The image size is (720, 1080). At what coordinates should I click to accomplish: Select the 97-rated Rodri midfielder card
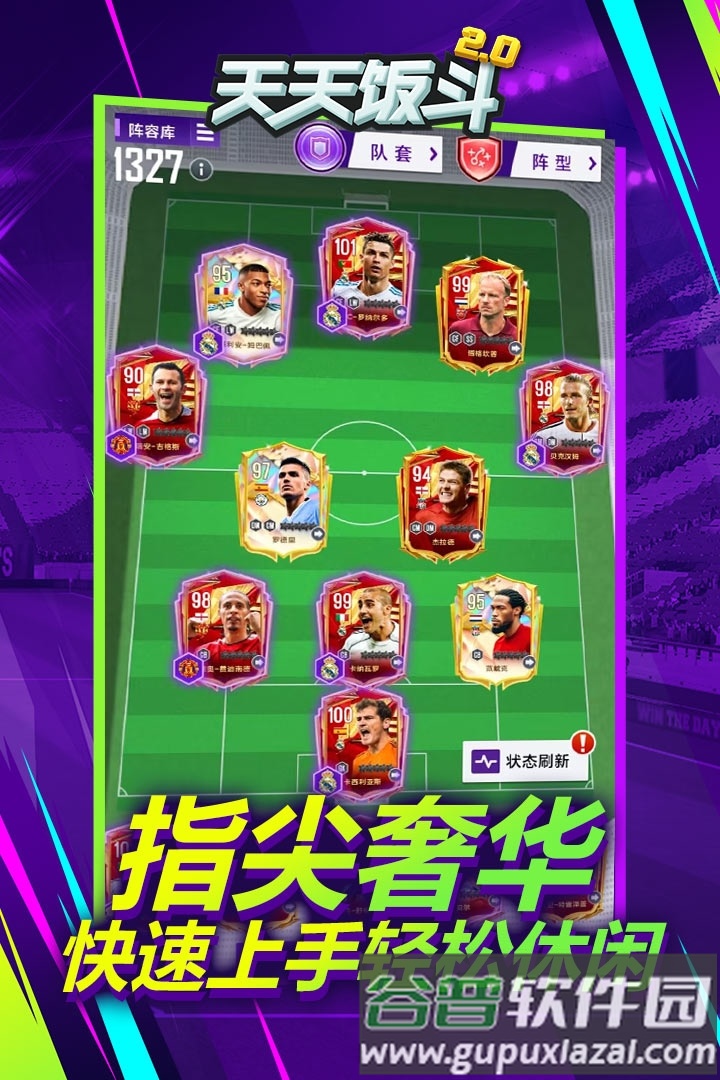[284, 502]
